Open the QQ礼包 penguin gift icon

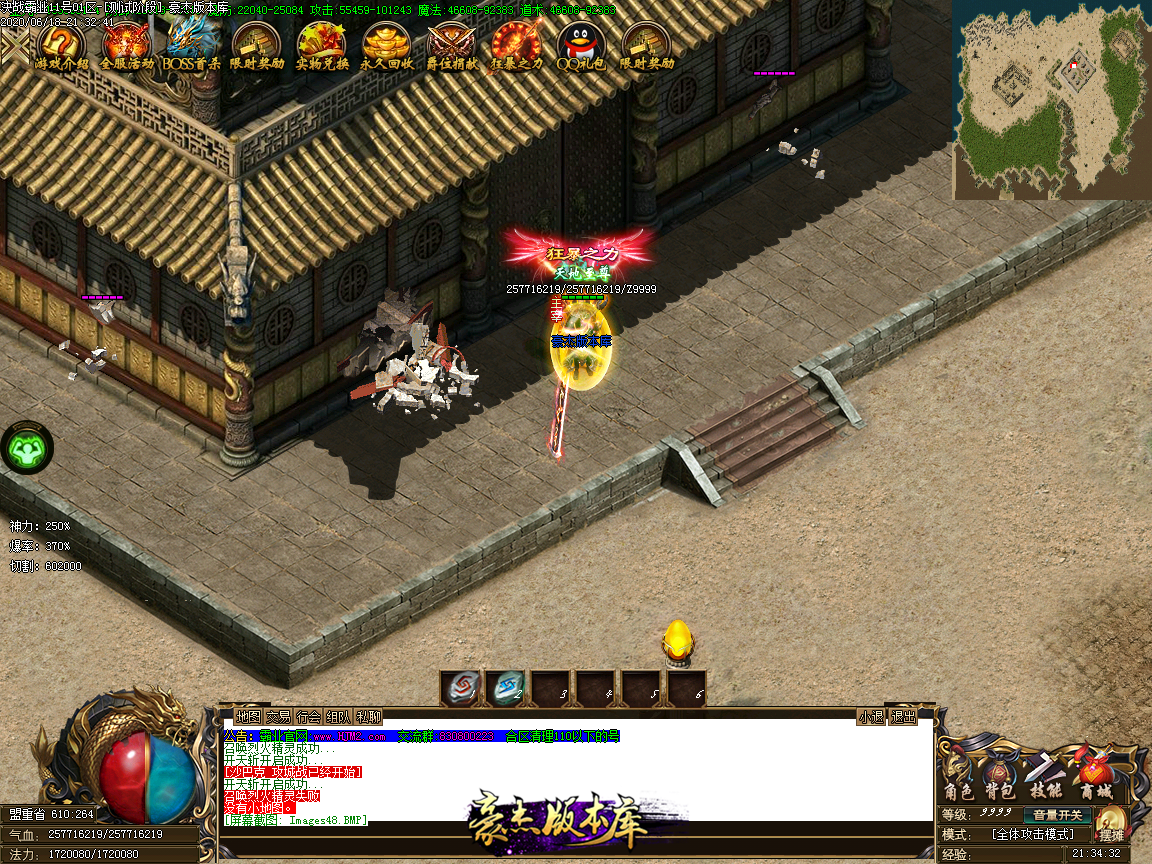click(x=581, y=45)
